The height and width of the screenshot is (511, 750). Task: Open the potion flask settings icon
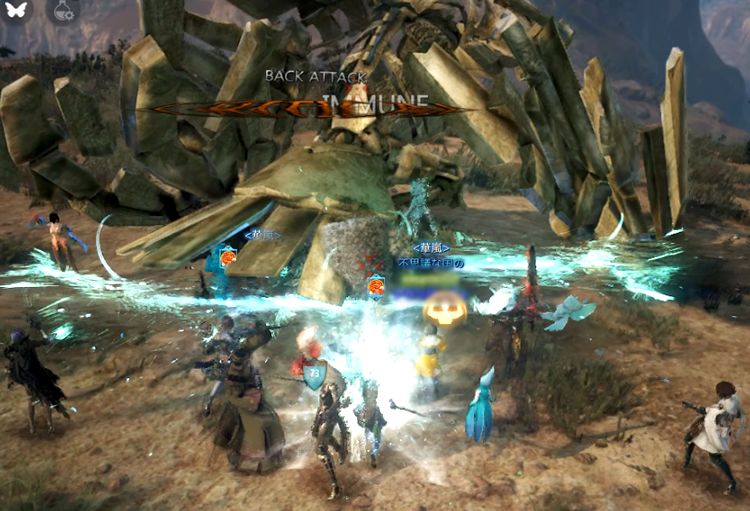63,11
